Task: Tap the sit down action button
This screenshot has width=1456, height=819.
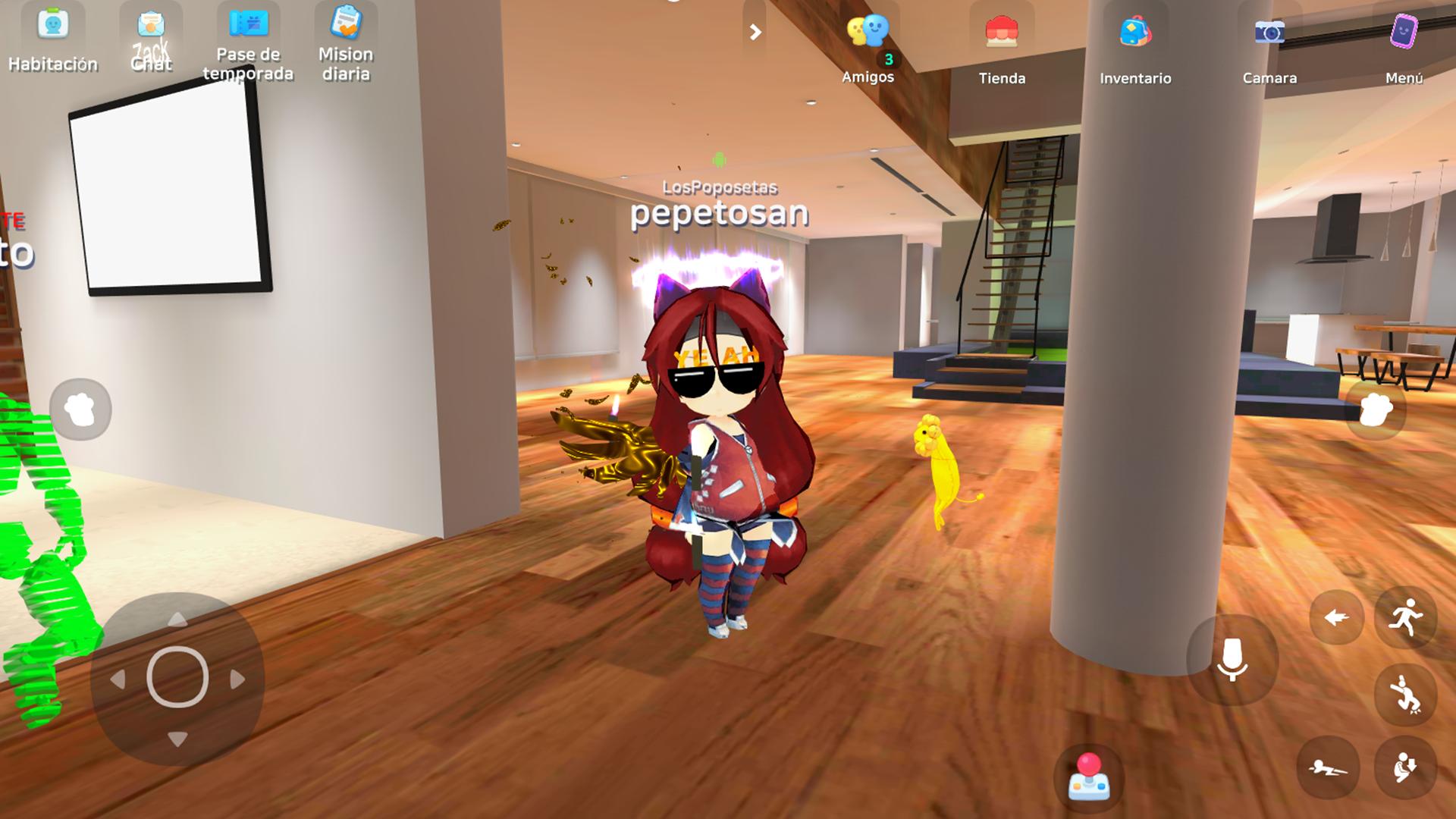Action: (x=1405, y=767)
